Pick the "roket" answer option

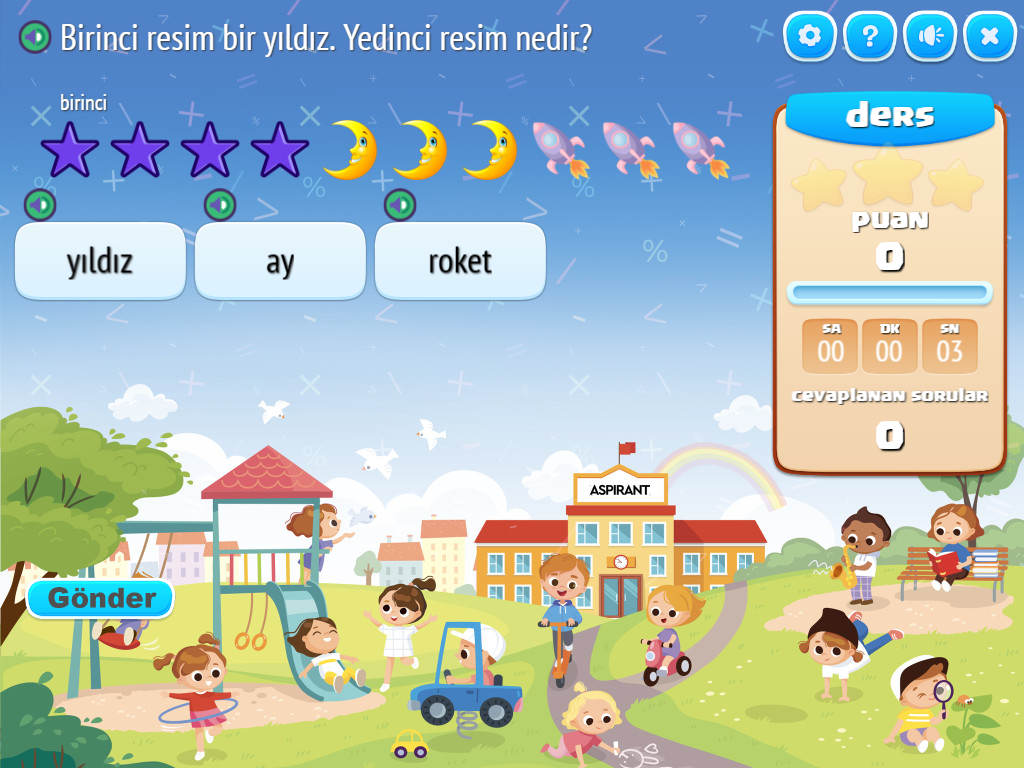[x=460, y=261]
